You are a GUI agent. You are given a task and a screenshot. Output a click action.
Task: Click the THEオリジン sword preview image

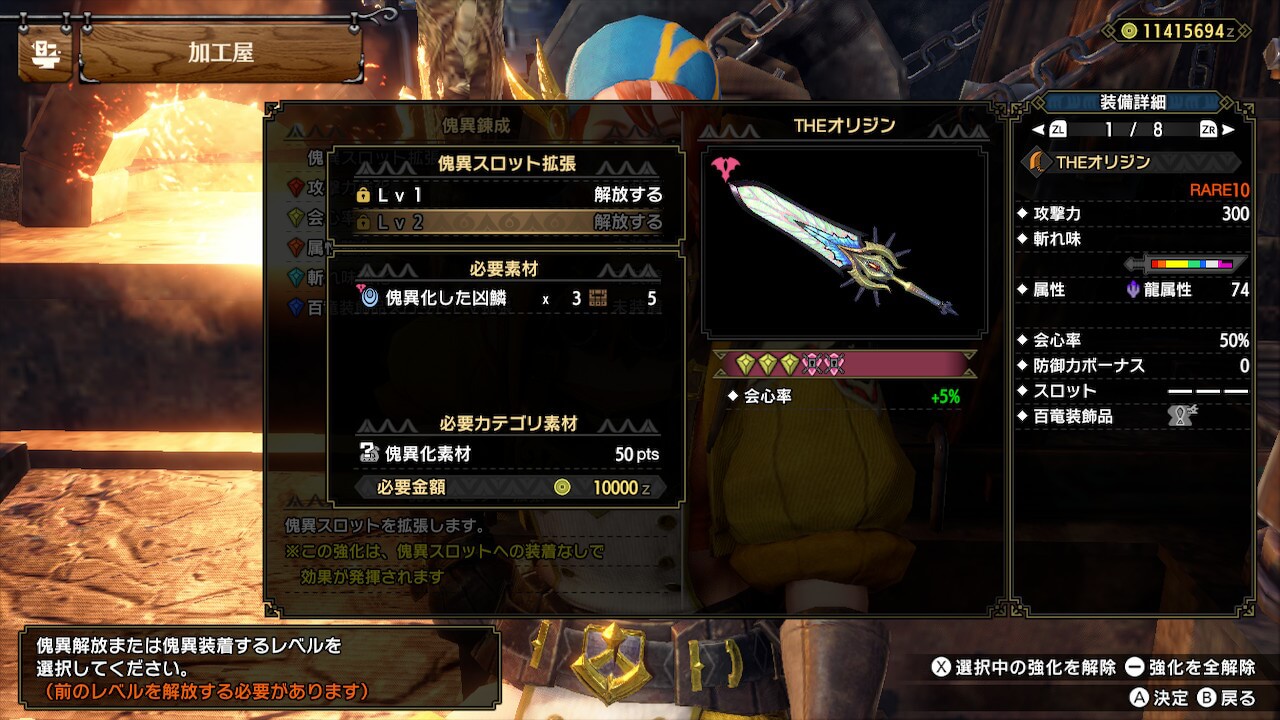pyautogui.click(x=845, y=243)
